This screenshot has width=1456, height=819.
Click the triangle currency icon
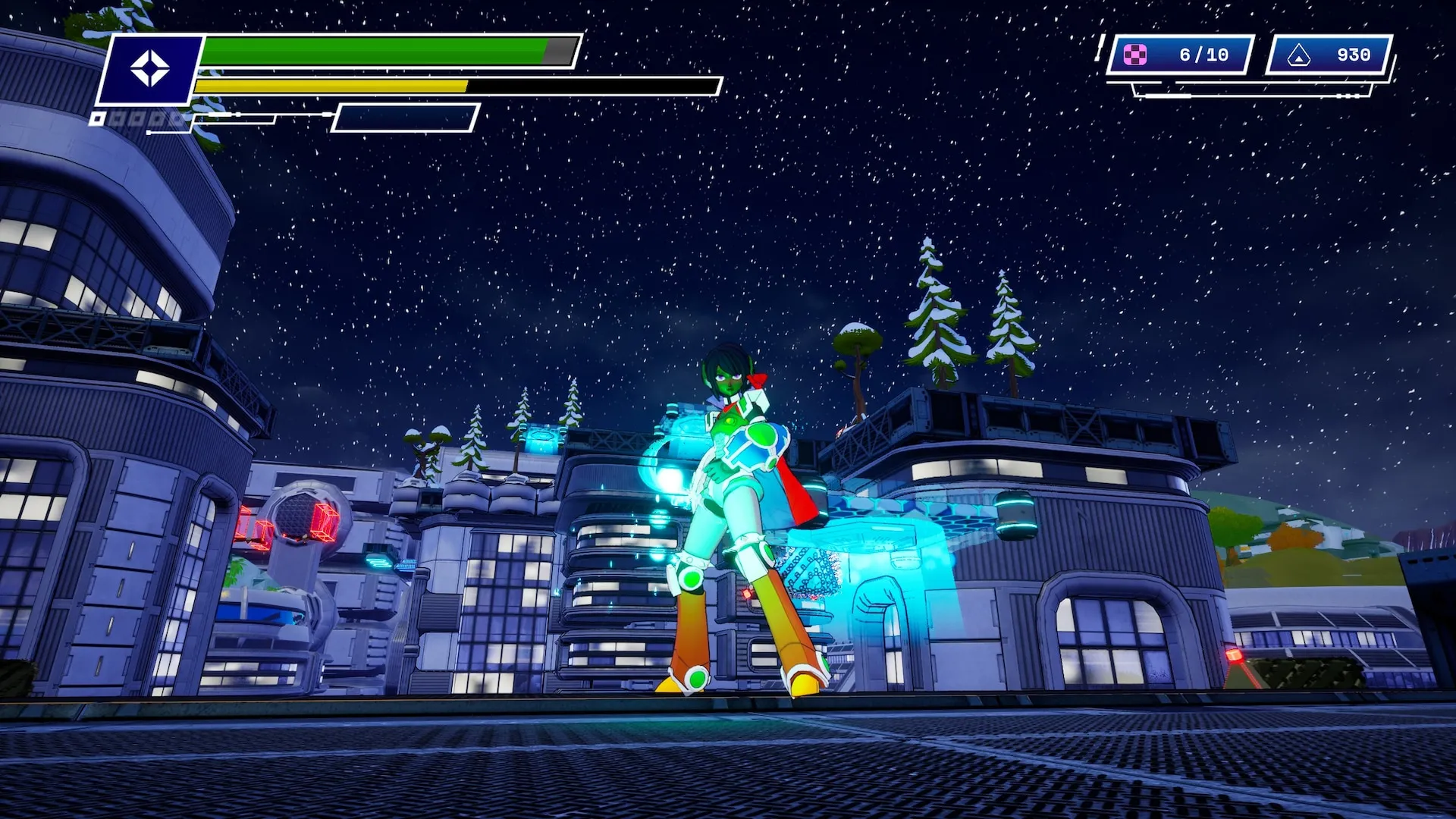tap(1299, 55)
